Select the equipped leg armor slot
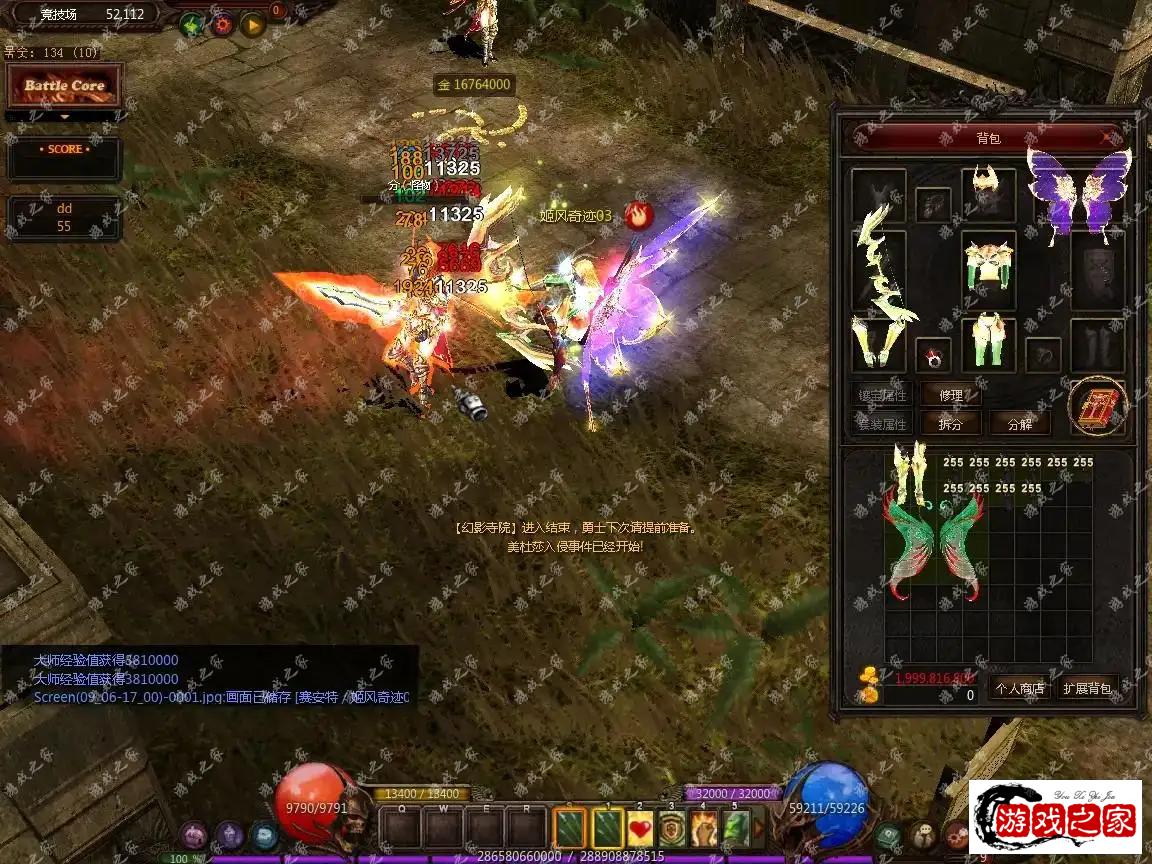The height and width of the screenshot is (864, 1152). point(988,343)
